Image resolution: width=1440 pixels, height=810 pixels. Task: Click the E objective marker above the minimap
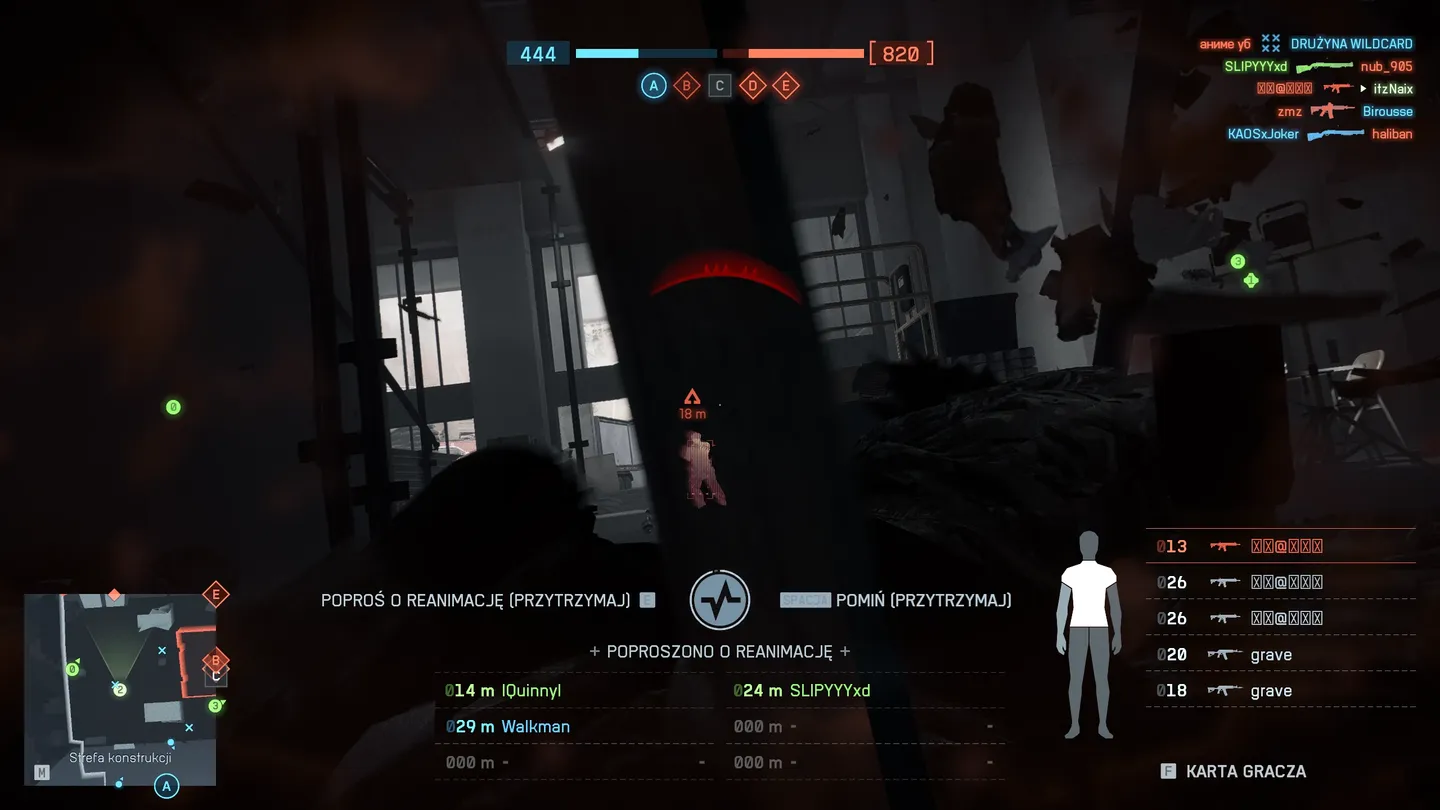point(215,595)
